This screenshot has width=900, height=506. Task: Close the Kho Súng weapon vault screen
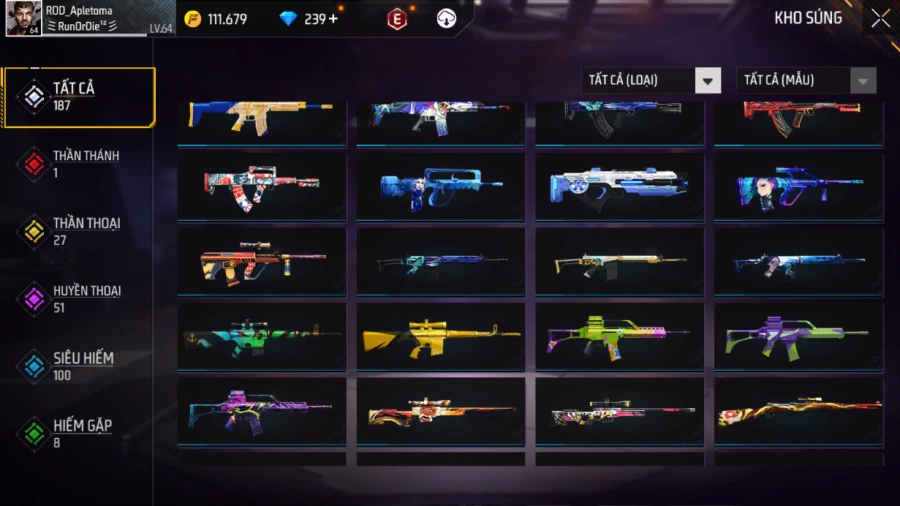coord(879,18)
